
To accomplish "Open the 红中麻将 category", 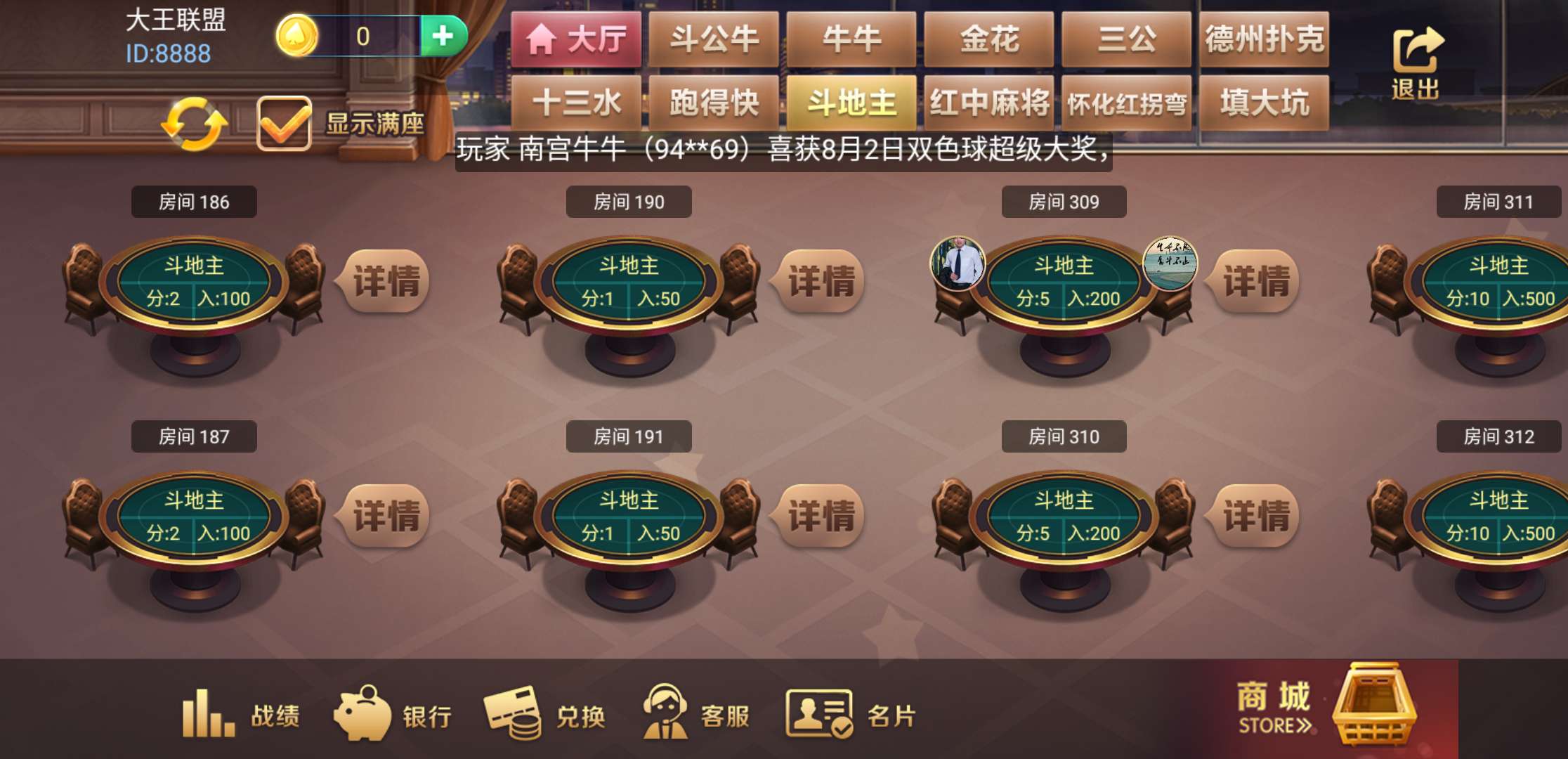I will [x=990, y=102].
